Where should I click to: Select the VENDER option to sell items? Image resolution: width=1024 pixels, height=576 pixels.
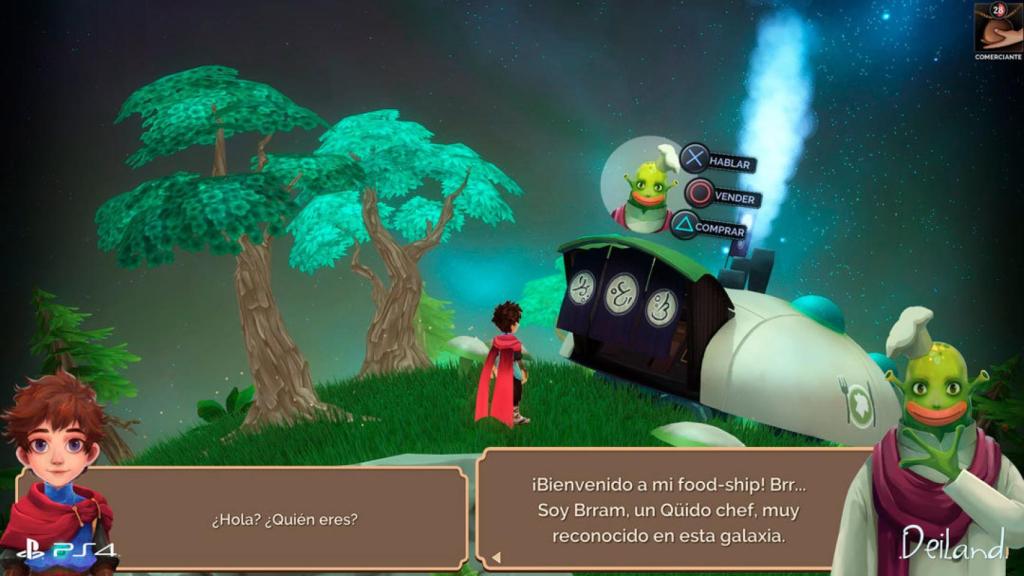[x=722, y=195]
